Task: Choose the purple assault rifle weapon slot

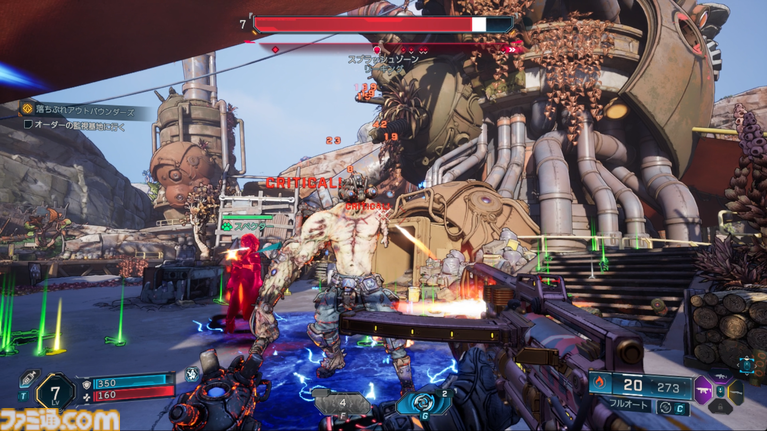Action: [x=704, y=390]
